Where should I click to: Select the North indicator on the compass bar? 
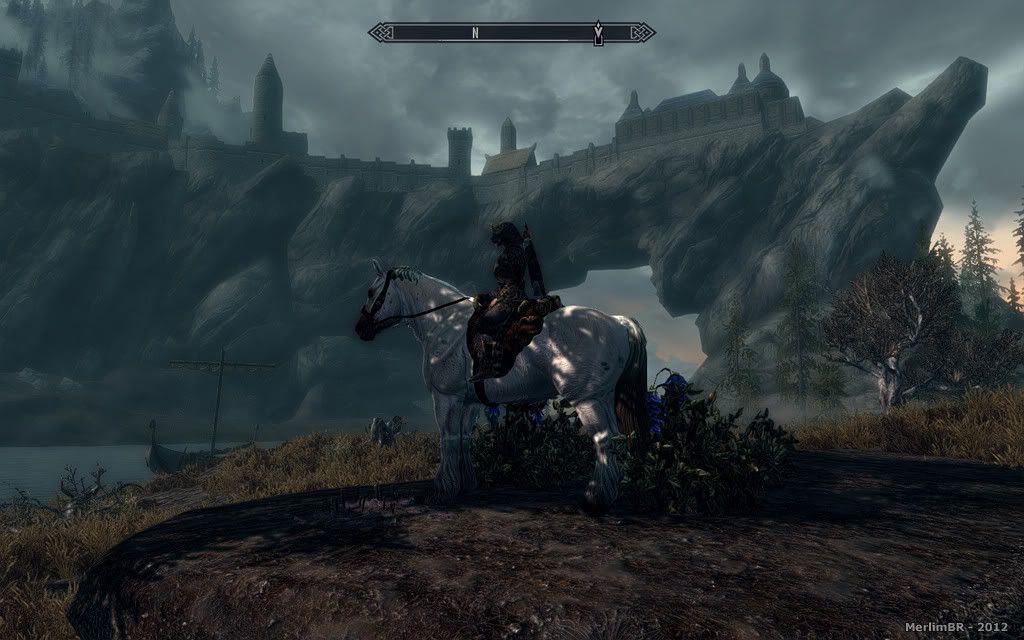pyautogui.click(x=476, y=33)
